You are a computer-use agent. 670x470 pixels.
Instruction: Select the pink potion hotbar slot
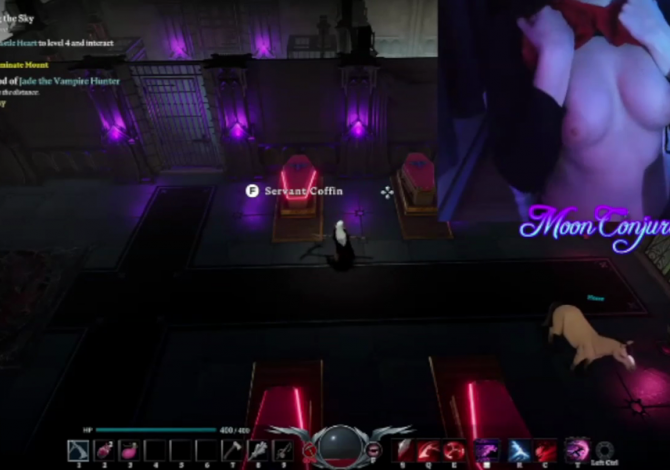click(x=129, y=451)
